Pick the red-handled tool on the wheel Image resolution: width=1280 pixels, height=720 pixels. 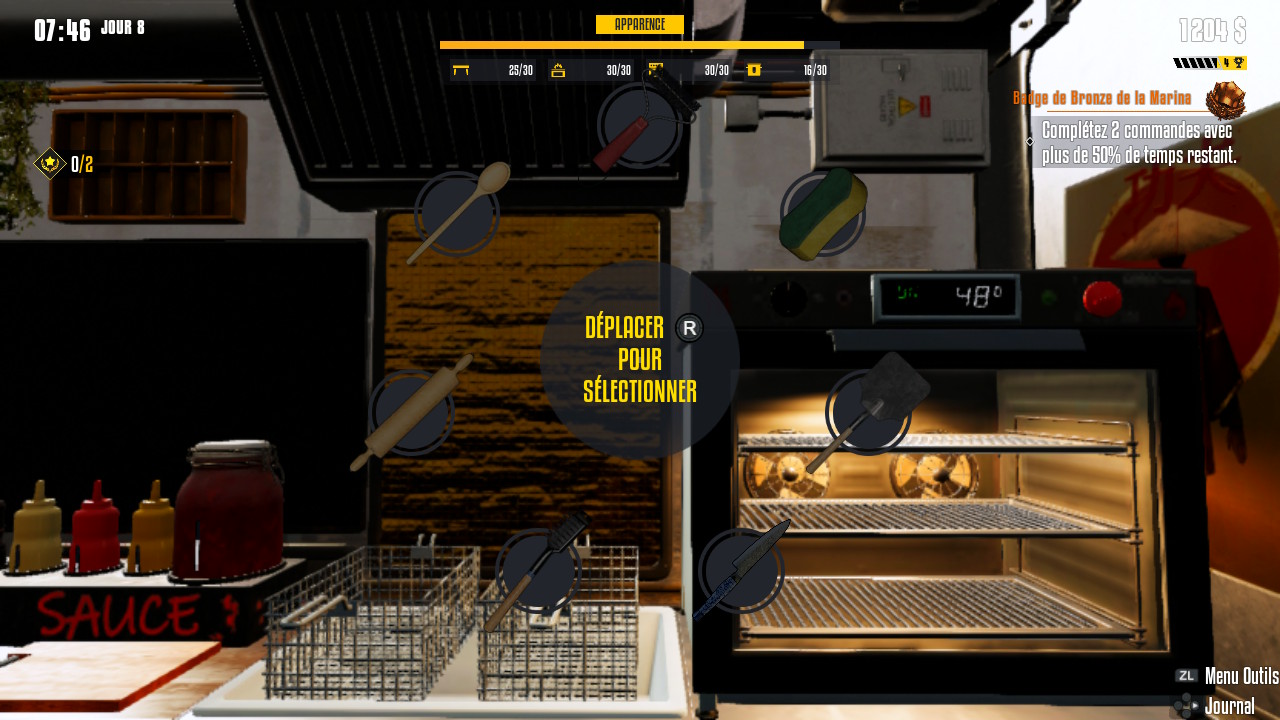tap(640, 127)
